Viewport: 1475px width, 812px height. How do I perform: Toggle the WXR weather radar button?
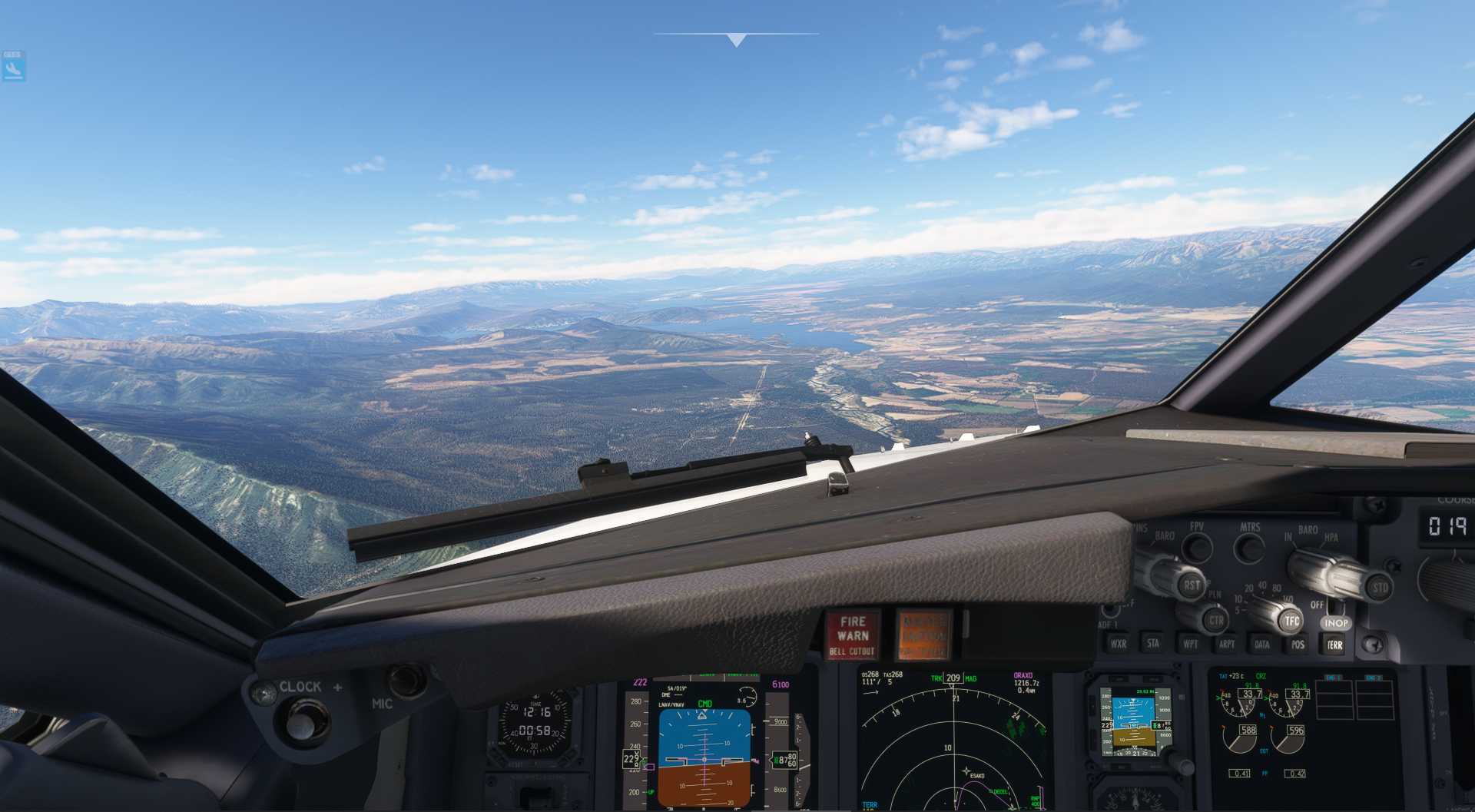click(1118, 644)
